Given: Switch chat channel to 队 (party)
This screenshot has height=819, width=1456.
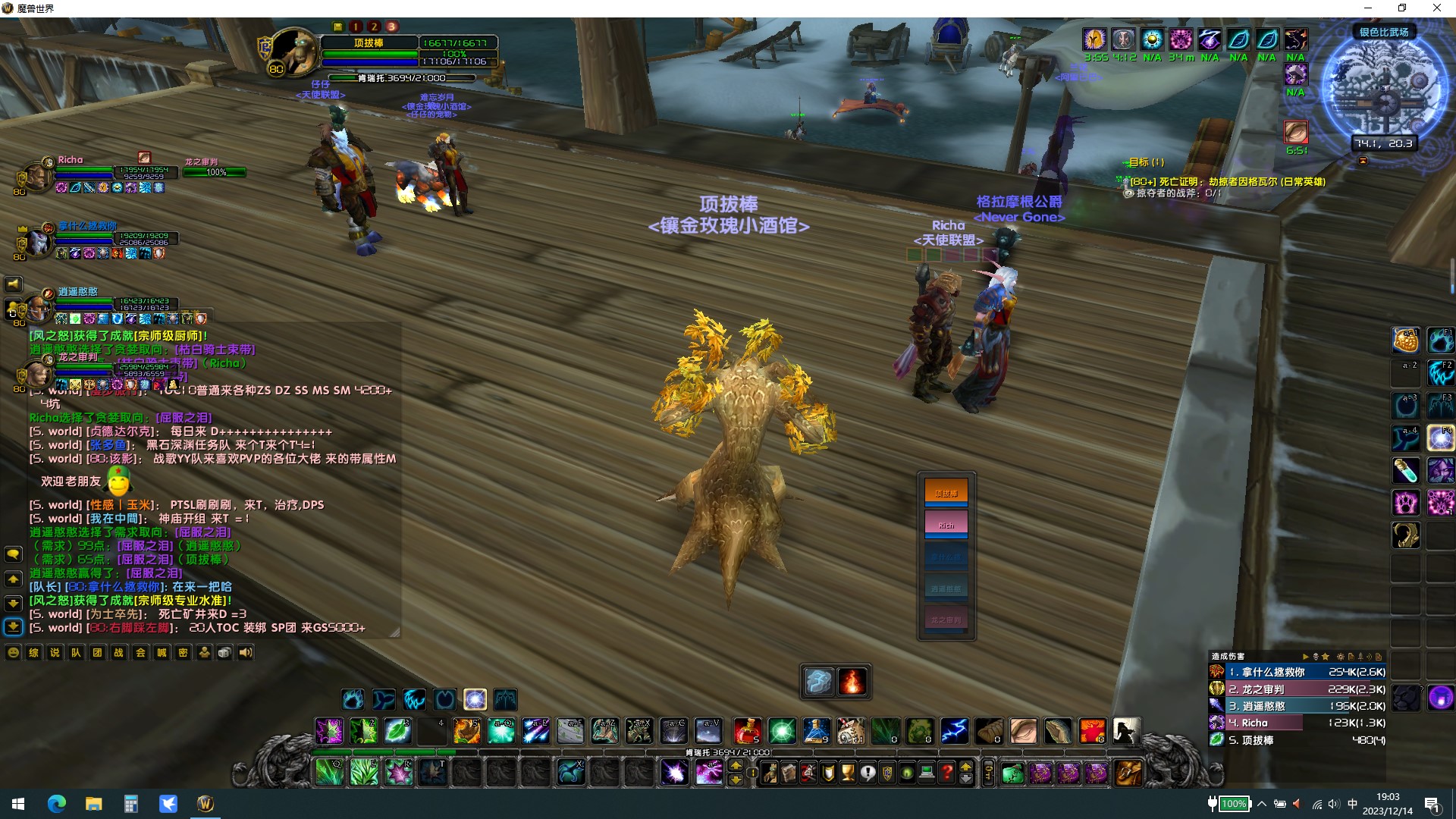Looking at the screenshot, I should click(x=76, y=653).
